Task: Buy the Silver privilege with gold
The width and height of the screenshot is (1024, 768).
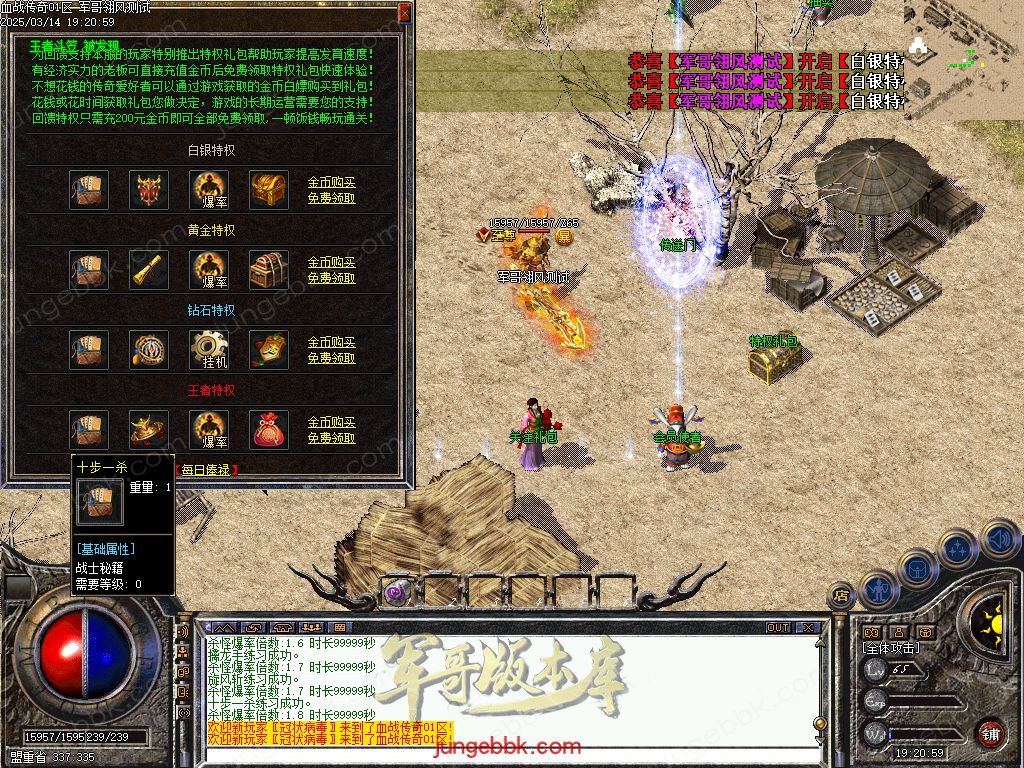Action: click(x=331, y=183)
